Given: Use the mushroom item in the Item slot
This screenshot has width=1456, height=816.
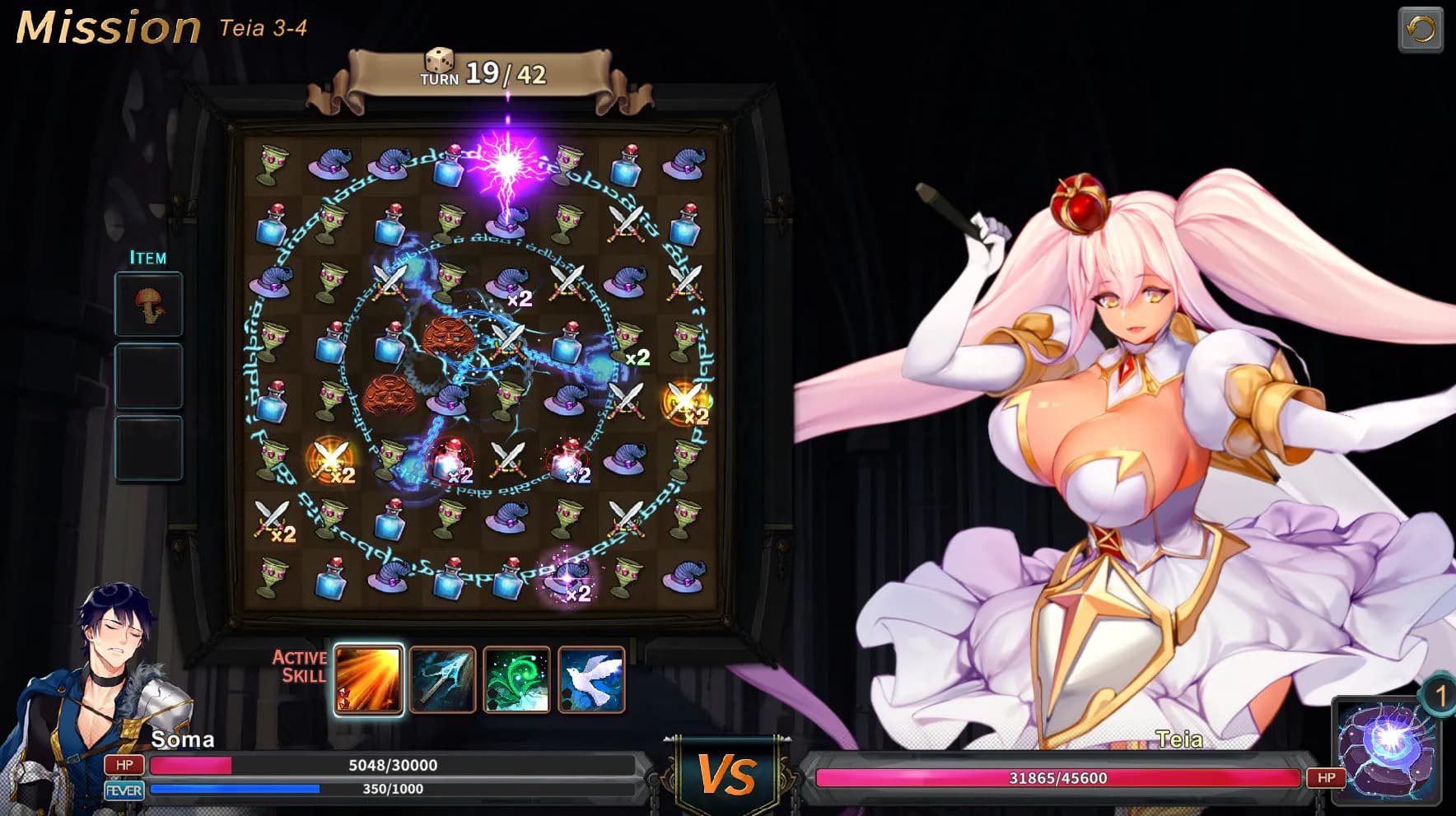Looking at the screenshot, I should 148,303.
